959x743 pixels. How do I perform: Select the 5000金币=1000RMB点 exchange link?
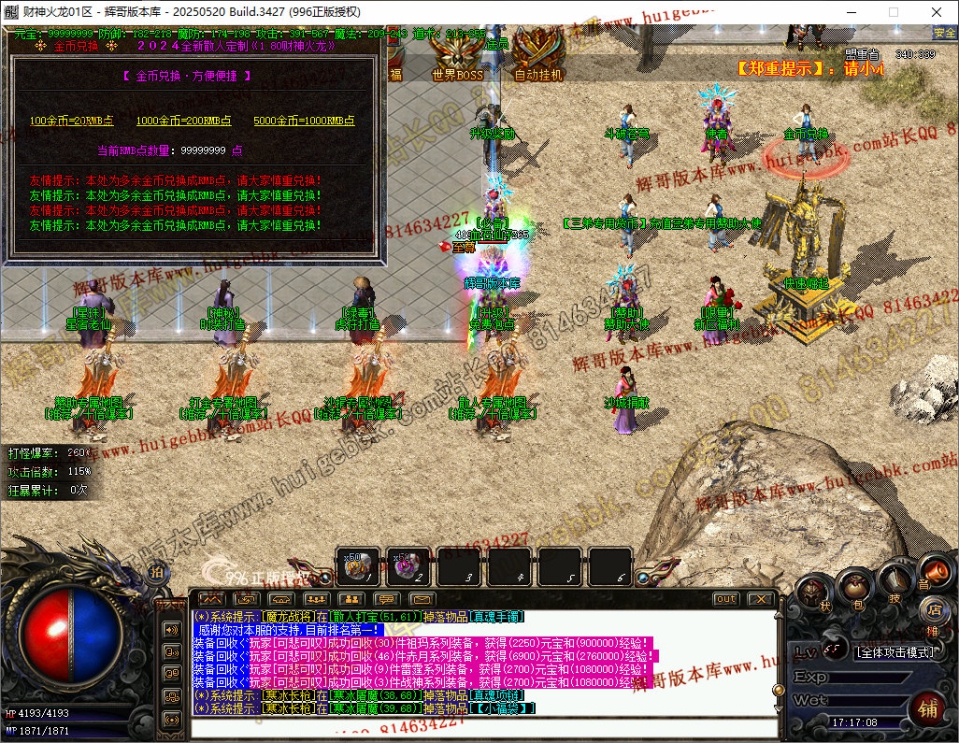click(x=303, y=120)
